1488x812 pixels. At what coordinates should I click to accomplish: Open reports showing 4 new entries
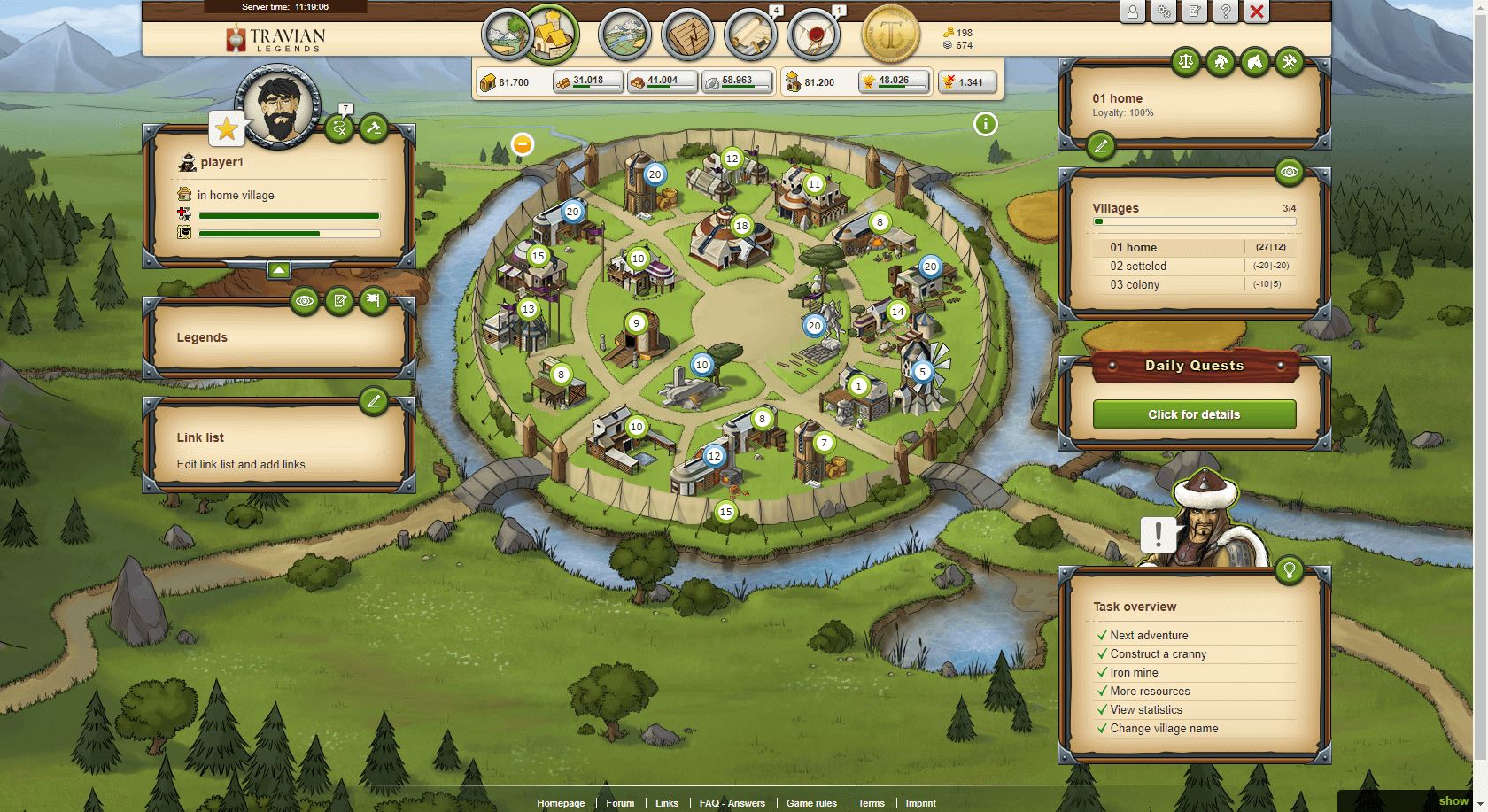click(752, 35)
